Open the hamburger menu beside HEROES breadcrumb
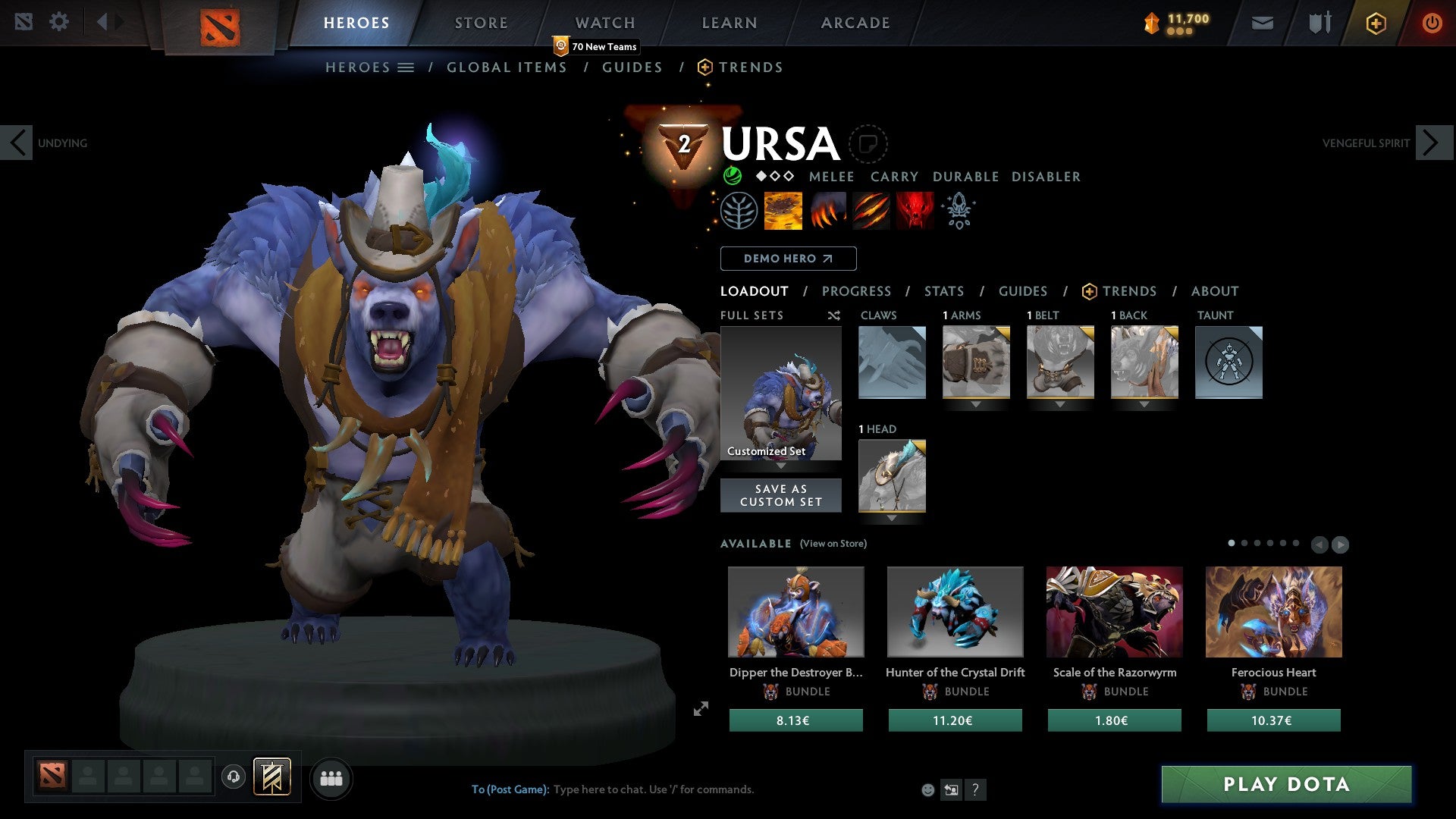Viewport: 1456px width, 819px height. 407,67
